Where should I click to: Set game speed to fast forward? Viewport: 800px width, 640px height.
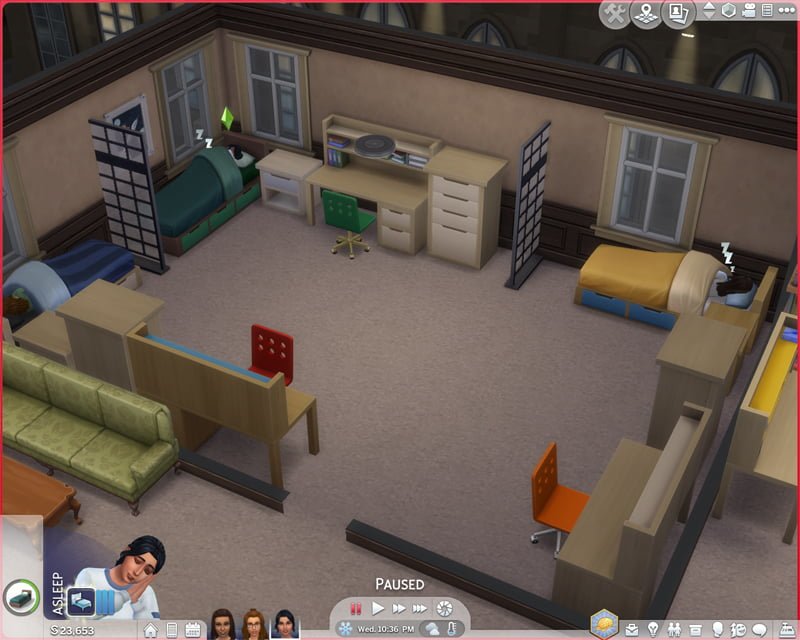(399, 608)
